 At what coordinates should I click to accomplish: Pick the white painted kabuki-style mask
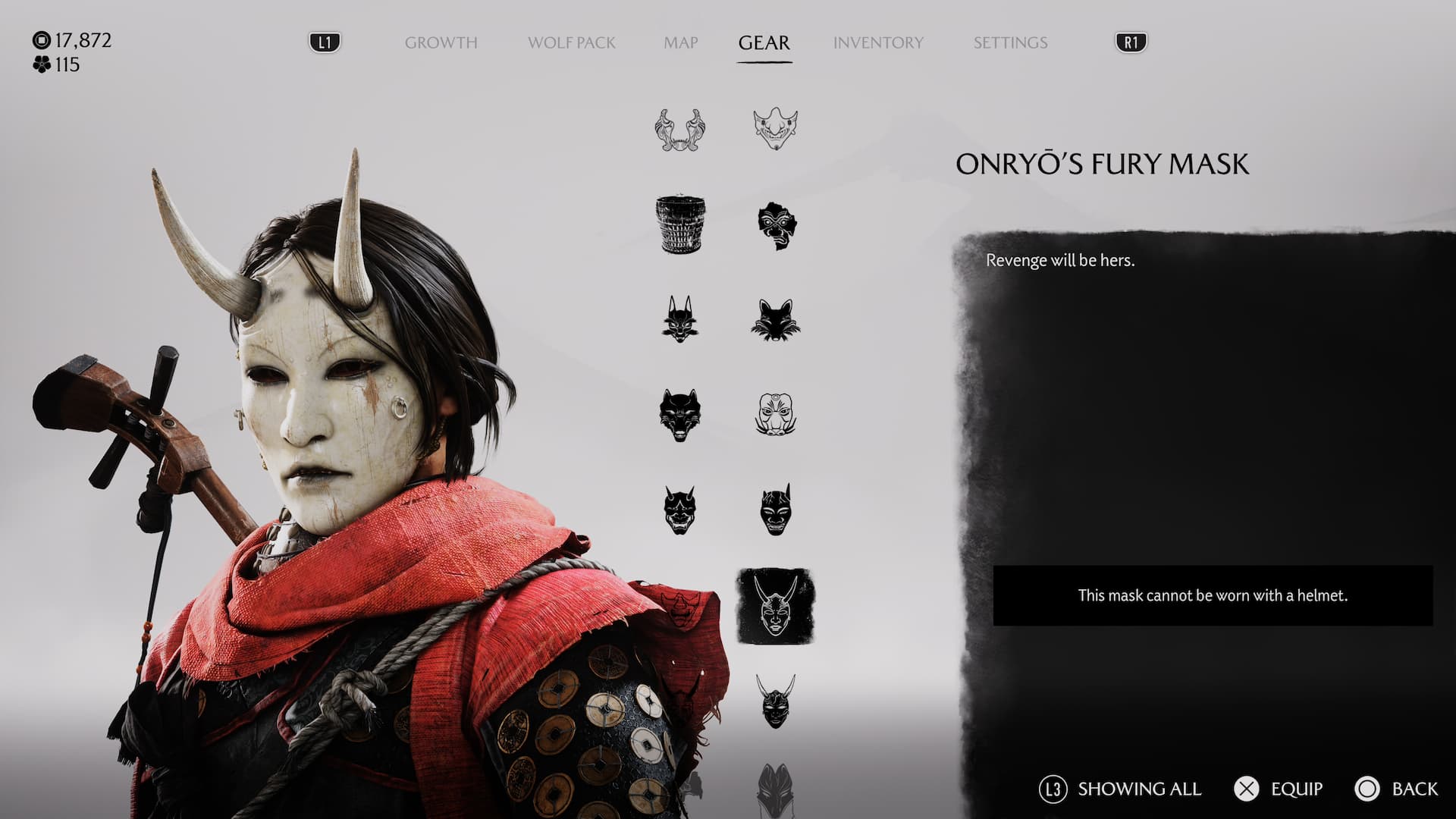point(775,415)
